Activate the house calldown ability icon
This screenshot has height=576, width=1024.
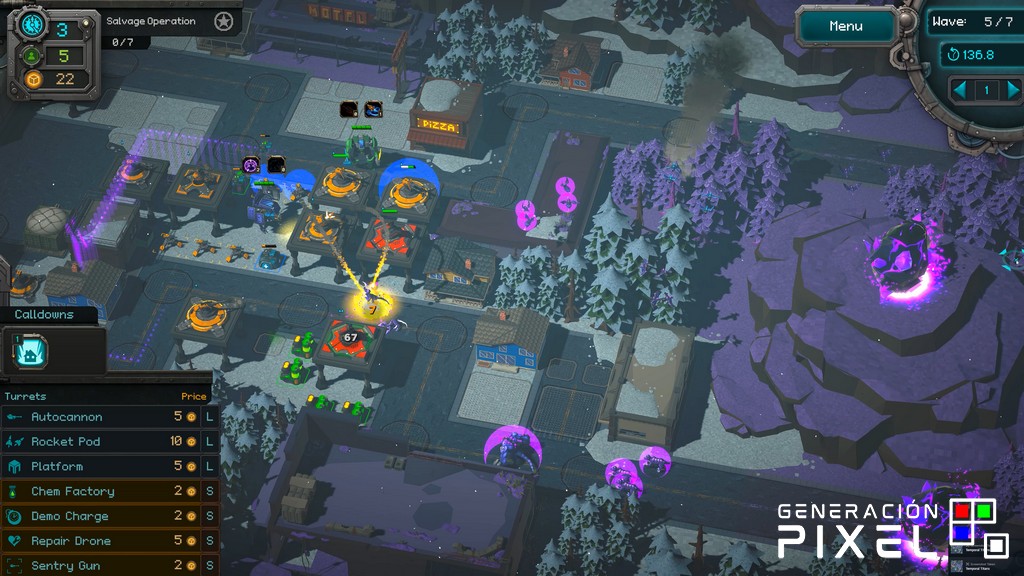(x=31, y=352)
